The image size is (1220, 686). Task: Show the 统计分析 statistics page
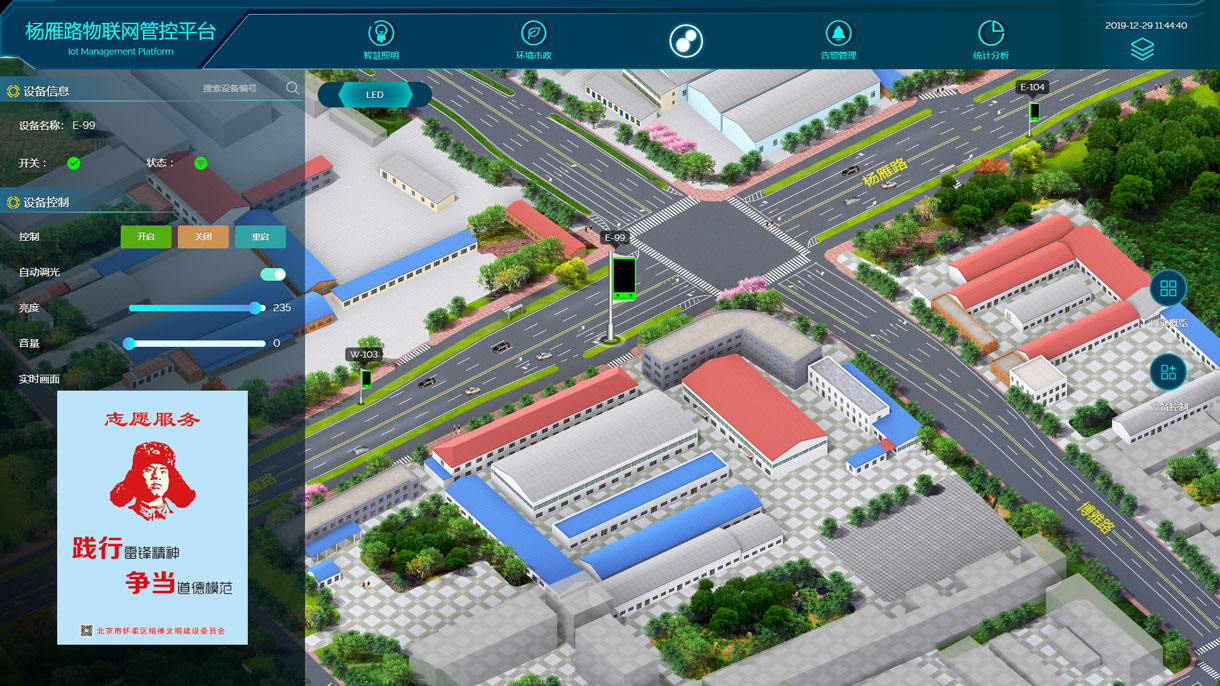(990, 39)
